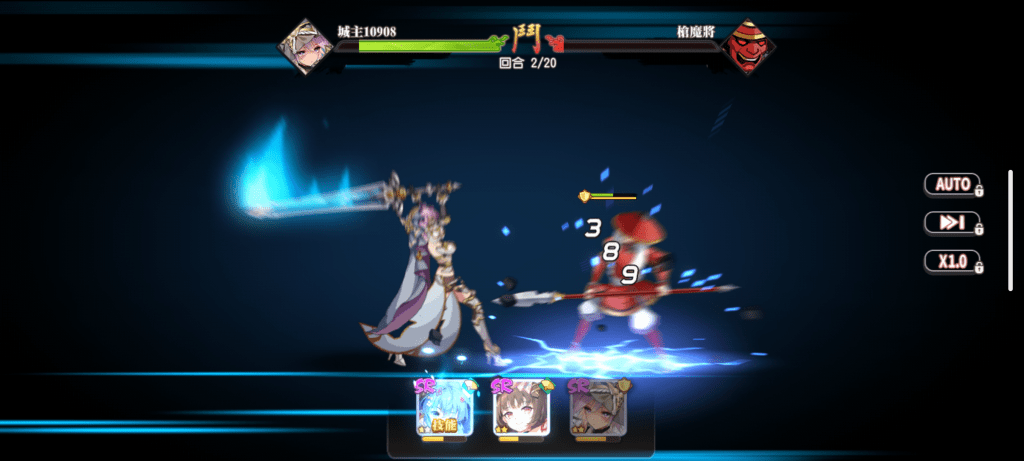Toggle the AUTO battle button

(953, 184)
